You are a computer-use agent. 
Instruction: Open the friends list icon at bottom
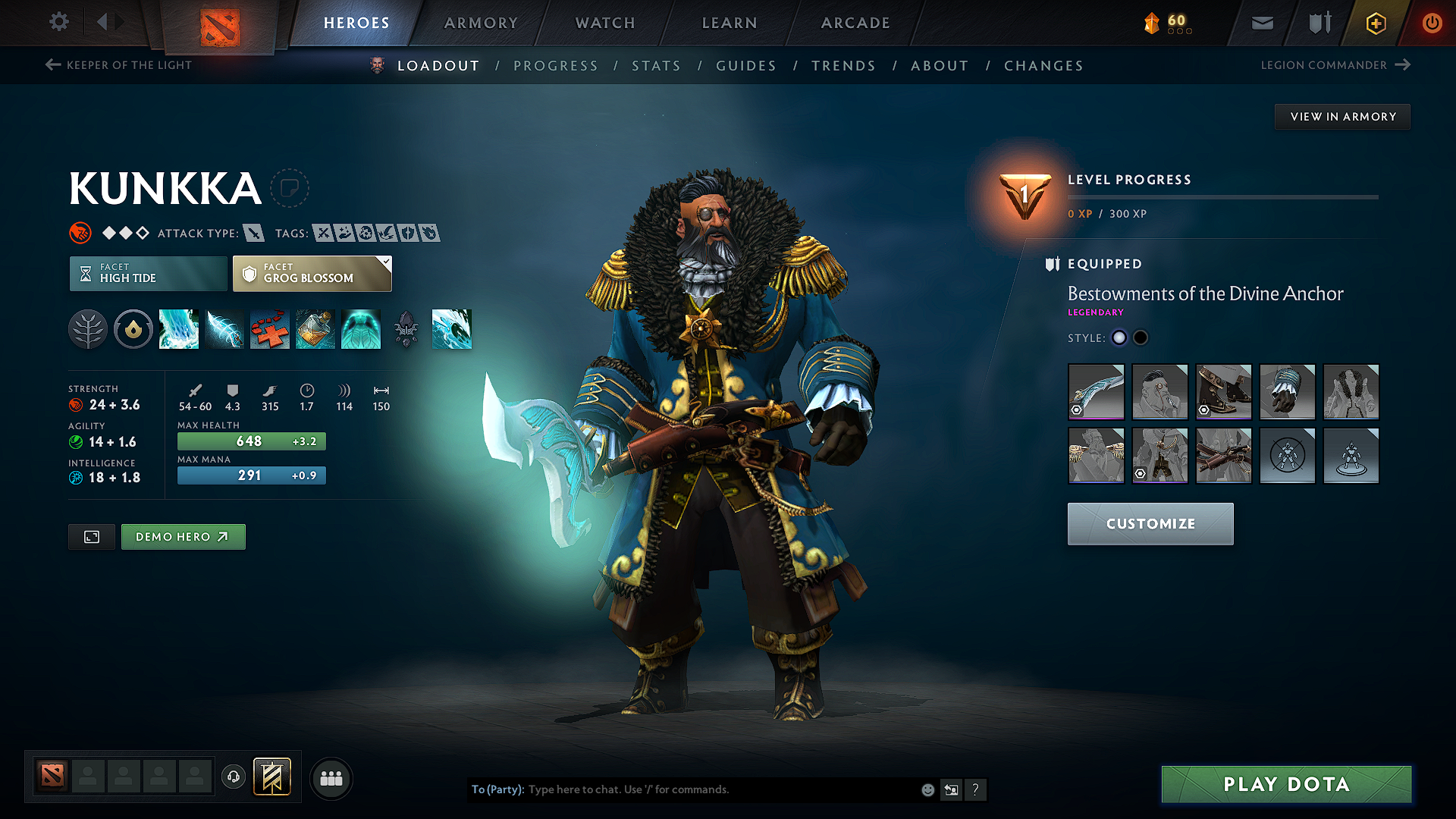tap(331, 778)
